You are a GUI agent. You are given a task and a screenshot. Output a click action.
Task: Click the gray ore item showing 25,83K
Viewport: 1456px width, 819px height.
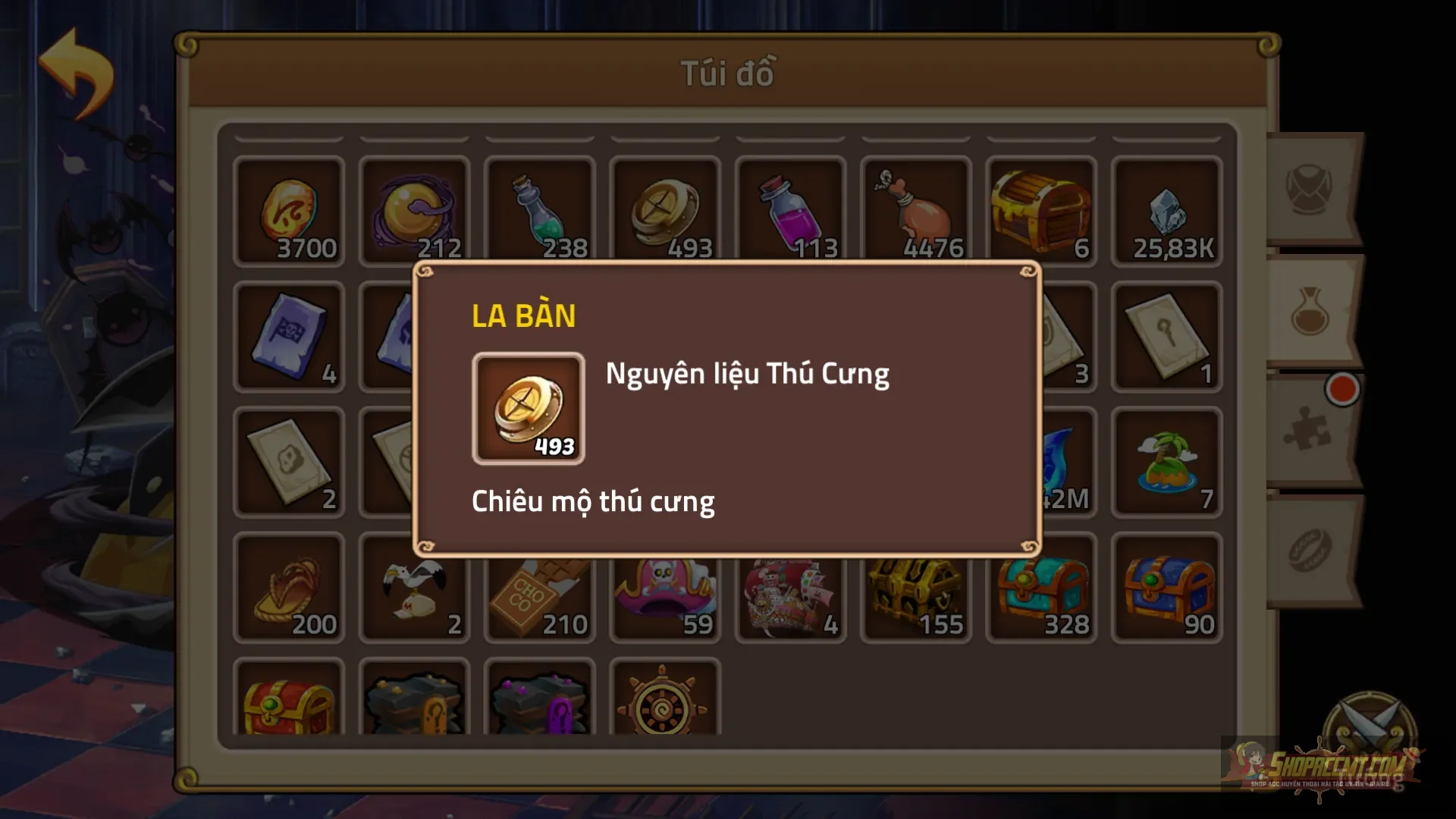point(1167,211)
